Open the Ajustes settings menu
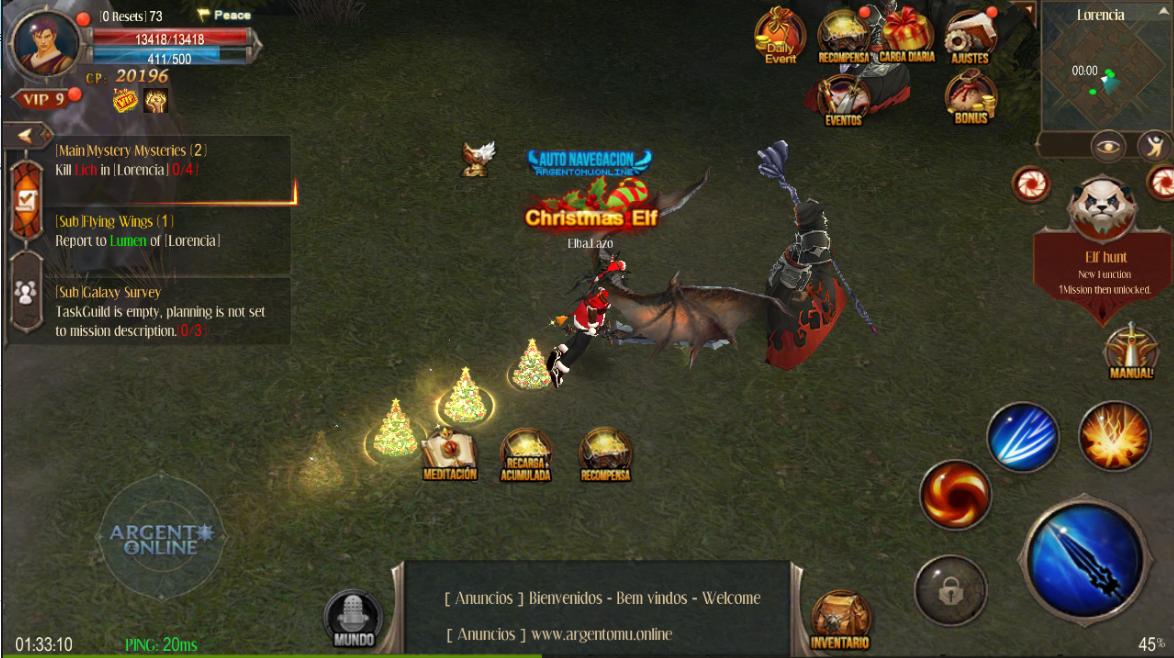Screen dimensions: 1174x658 pos(968,37)
